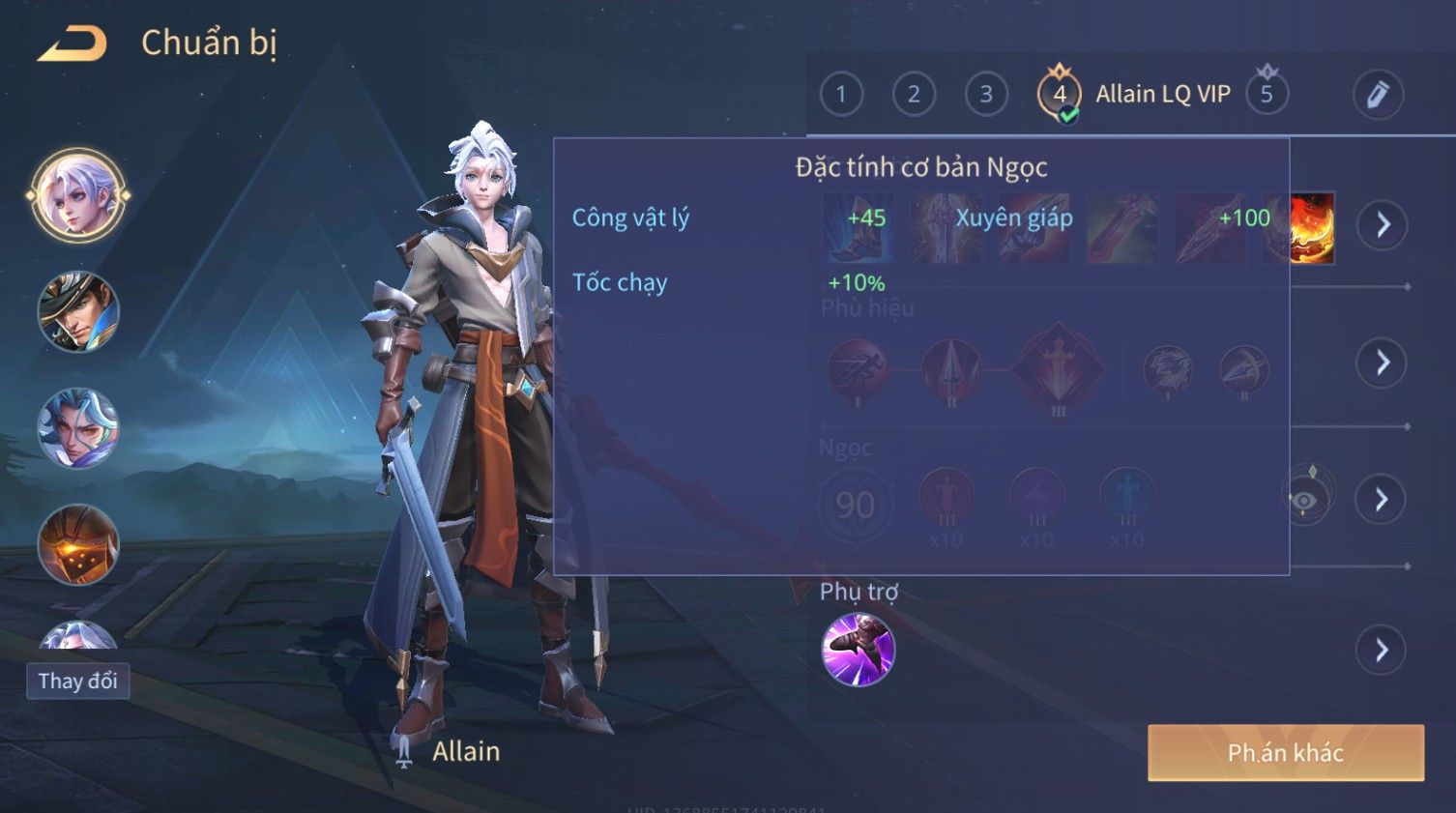
Task: Open the Phụ trợ selection arrow
Action: point(1382,650)
